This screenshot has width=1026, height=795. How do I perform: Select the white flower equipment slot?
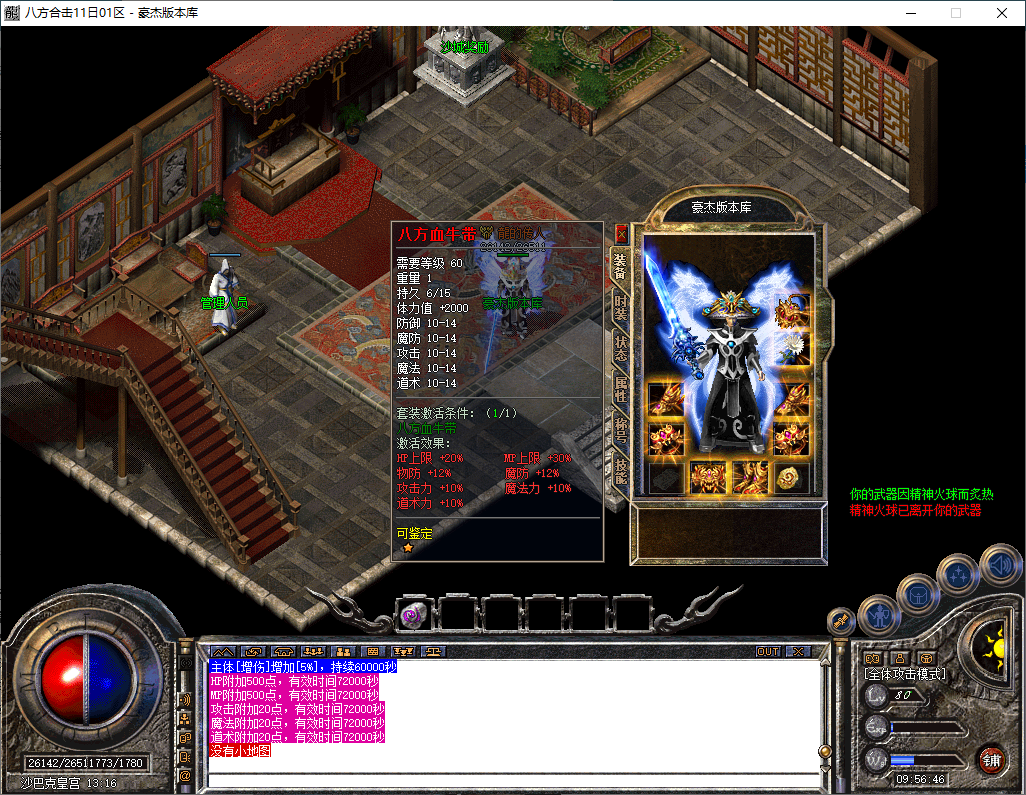794,346
